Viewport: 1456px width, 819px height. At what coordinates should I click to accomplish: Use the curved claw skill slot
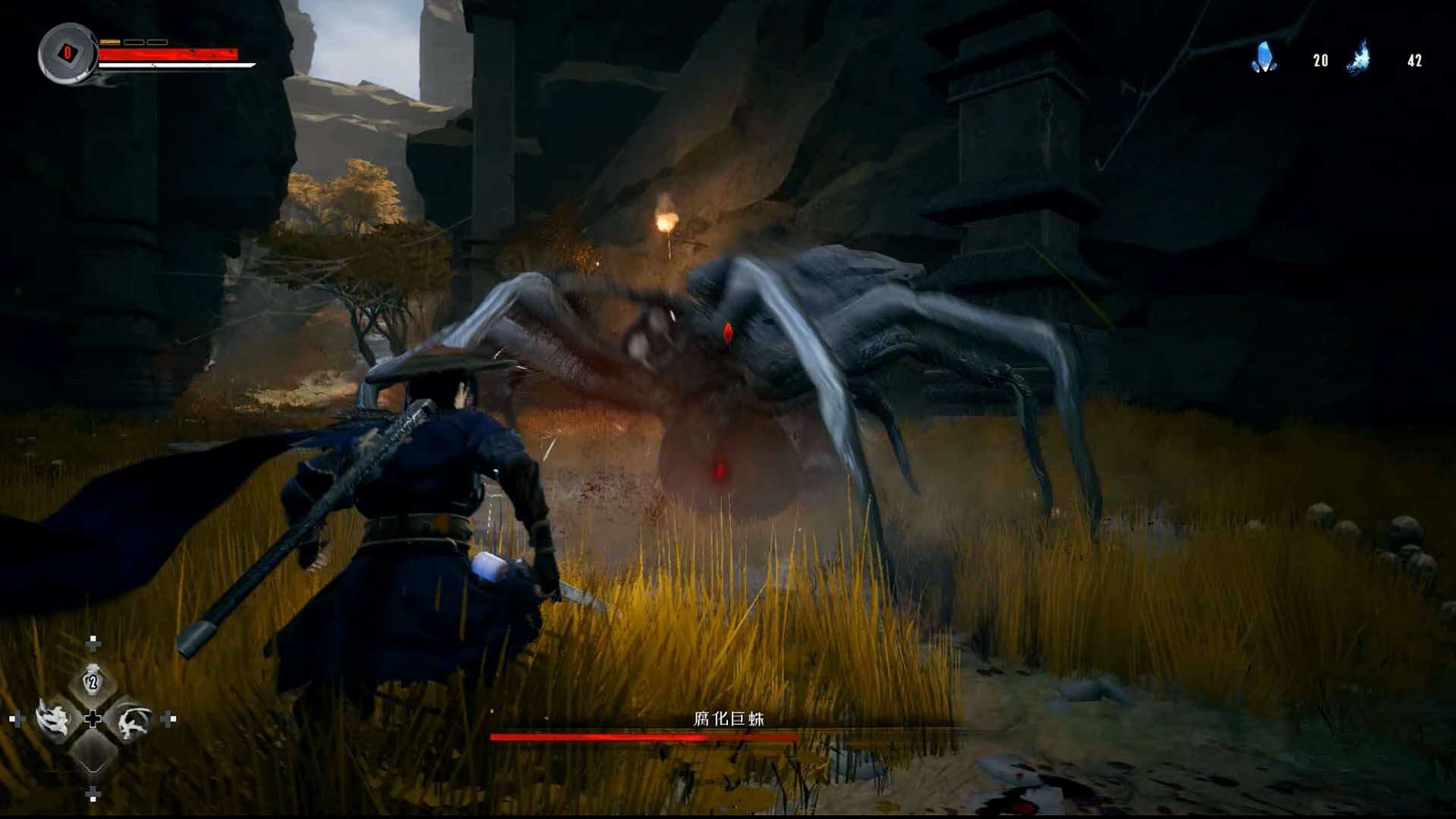tap(133, 720)
